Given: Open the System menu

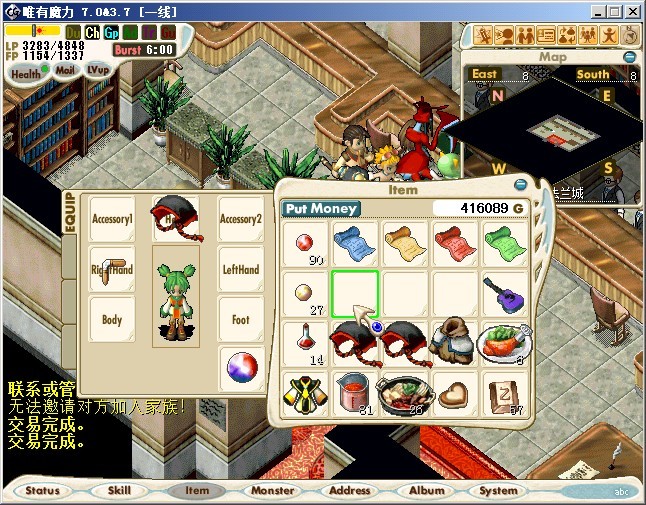Looking at the screenshot, I should 498,491.
